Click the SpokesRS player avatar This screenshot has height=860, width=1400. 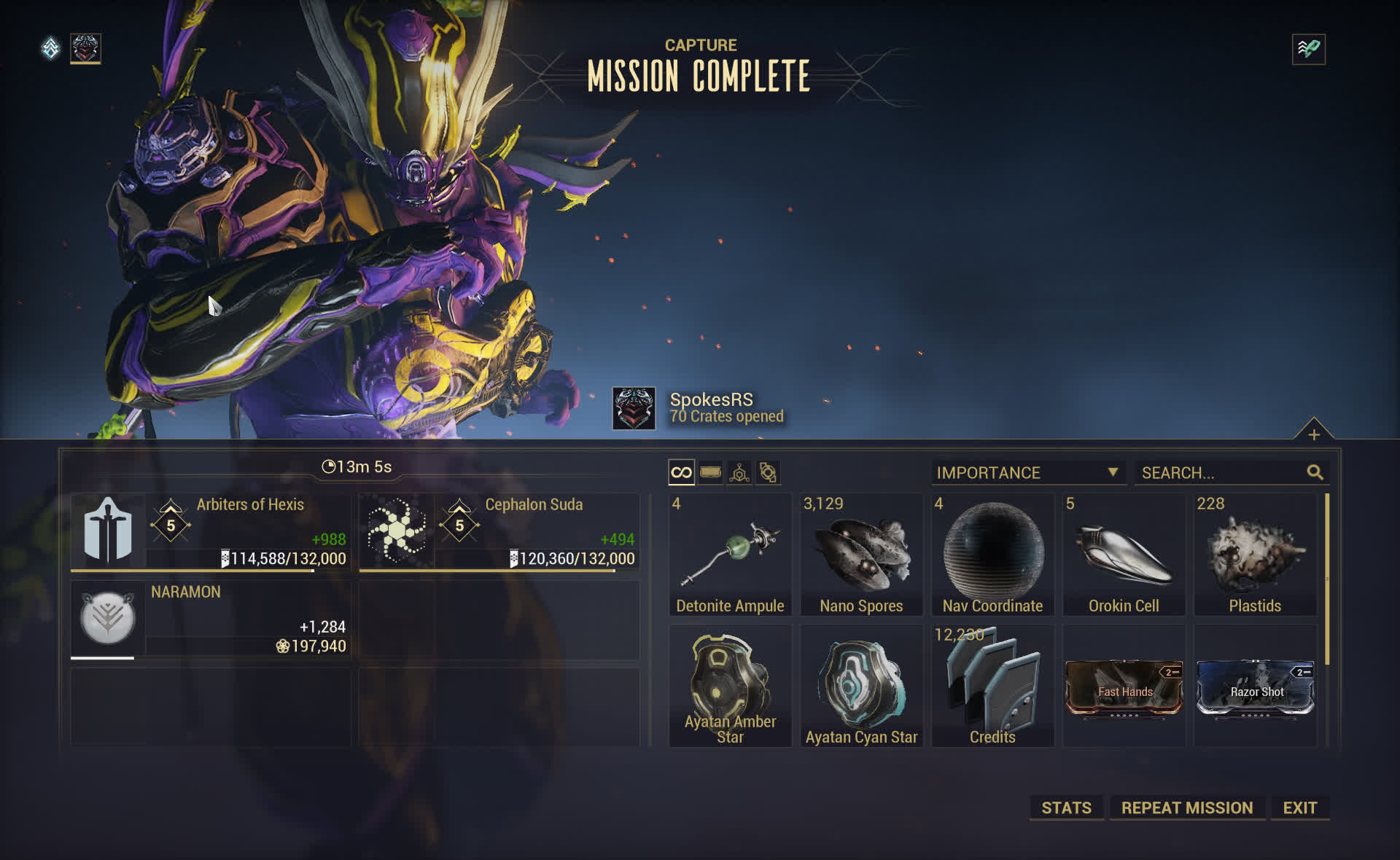633,408
